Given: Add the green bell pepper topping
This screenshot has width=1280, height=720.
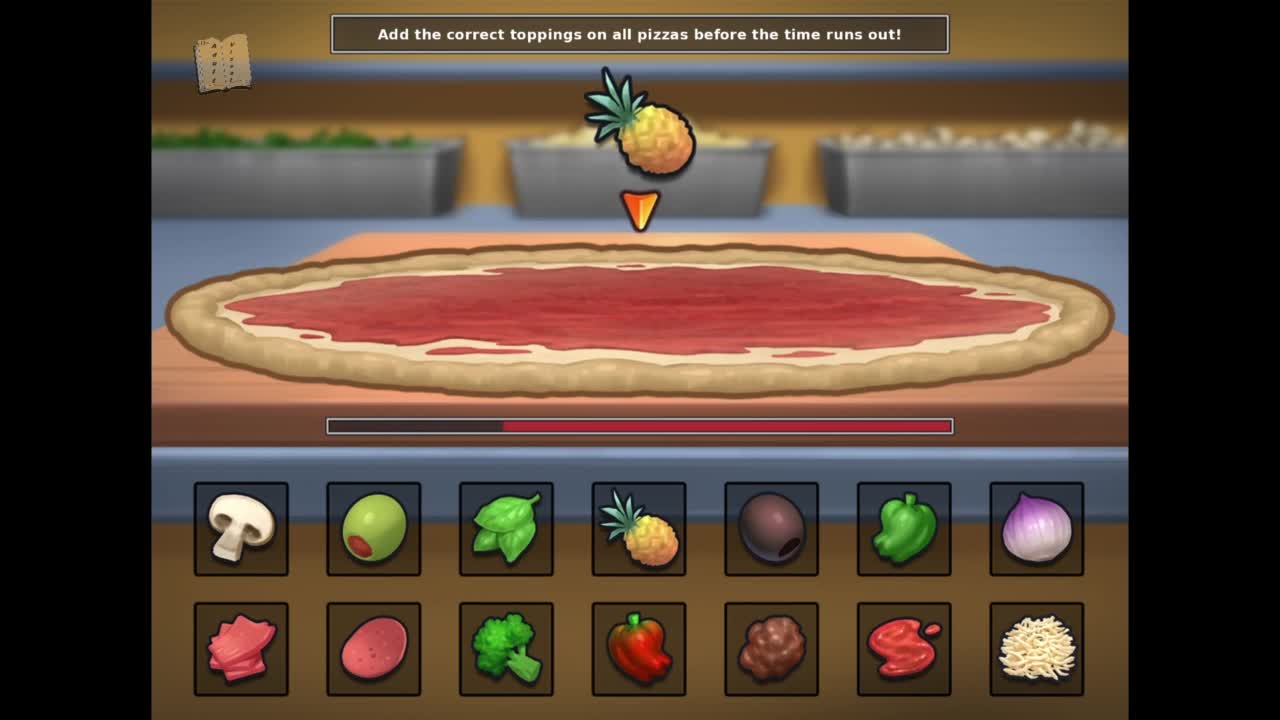Looking at the screenshot, I should 904,529.
